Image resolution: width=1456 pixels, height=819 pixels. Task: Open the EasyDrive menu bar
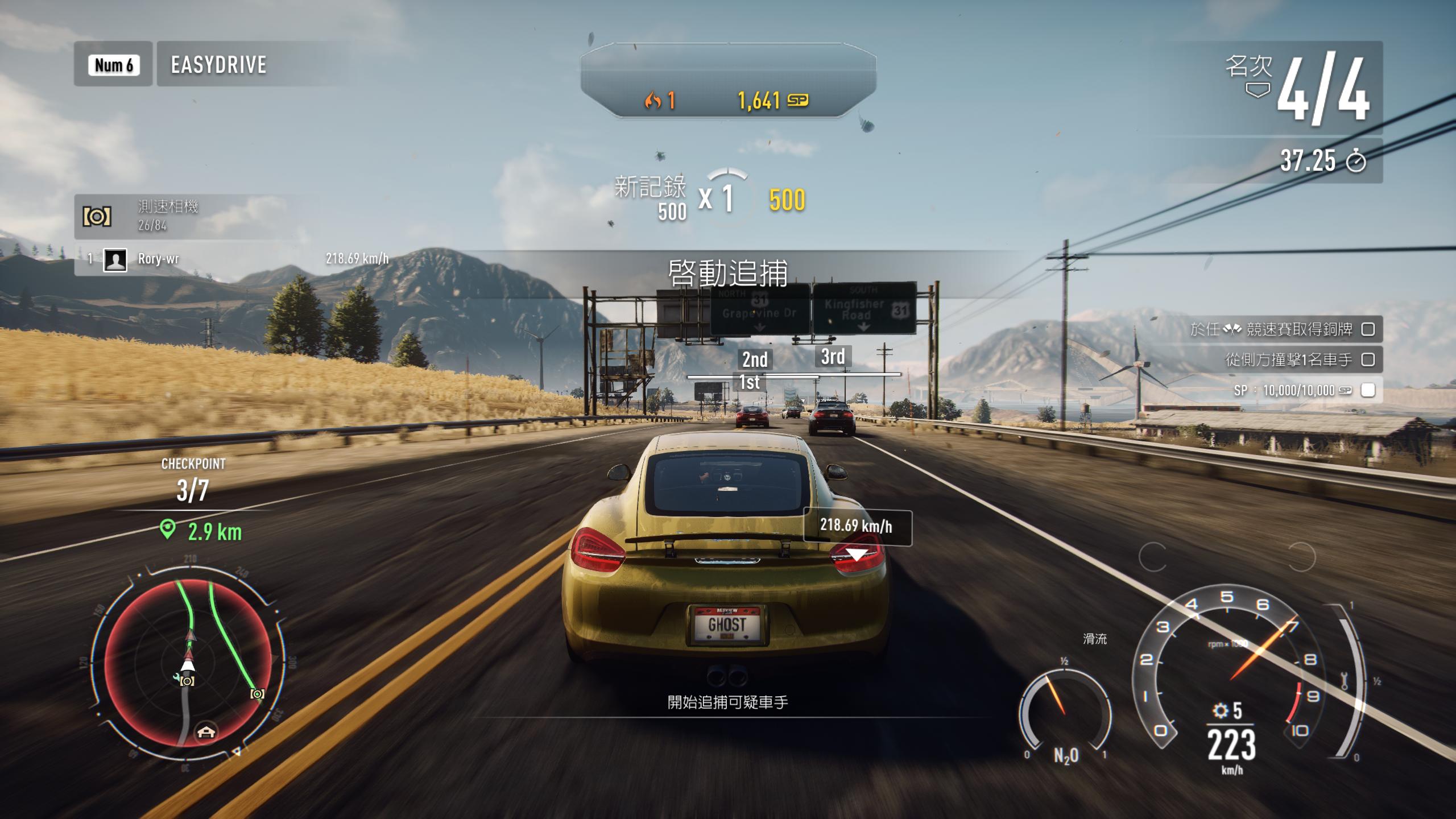pyautogui.click(x=218, y=64)
